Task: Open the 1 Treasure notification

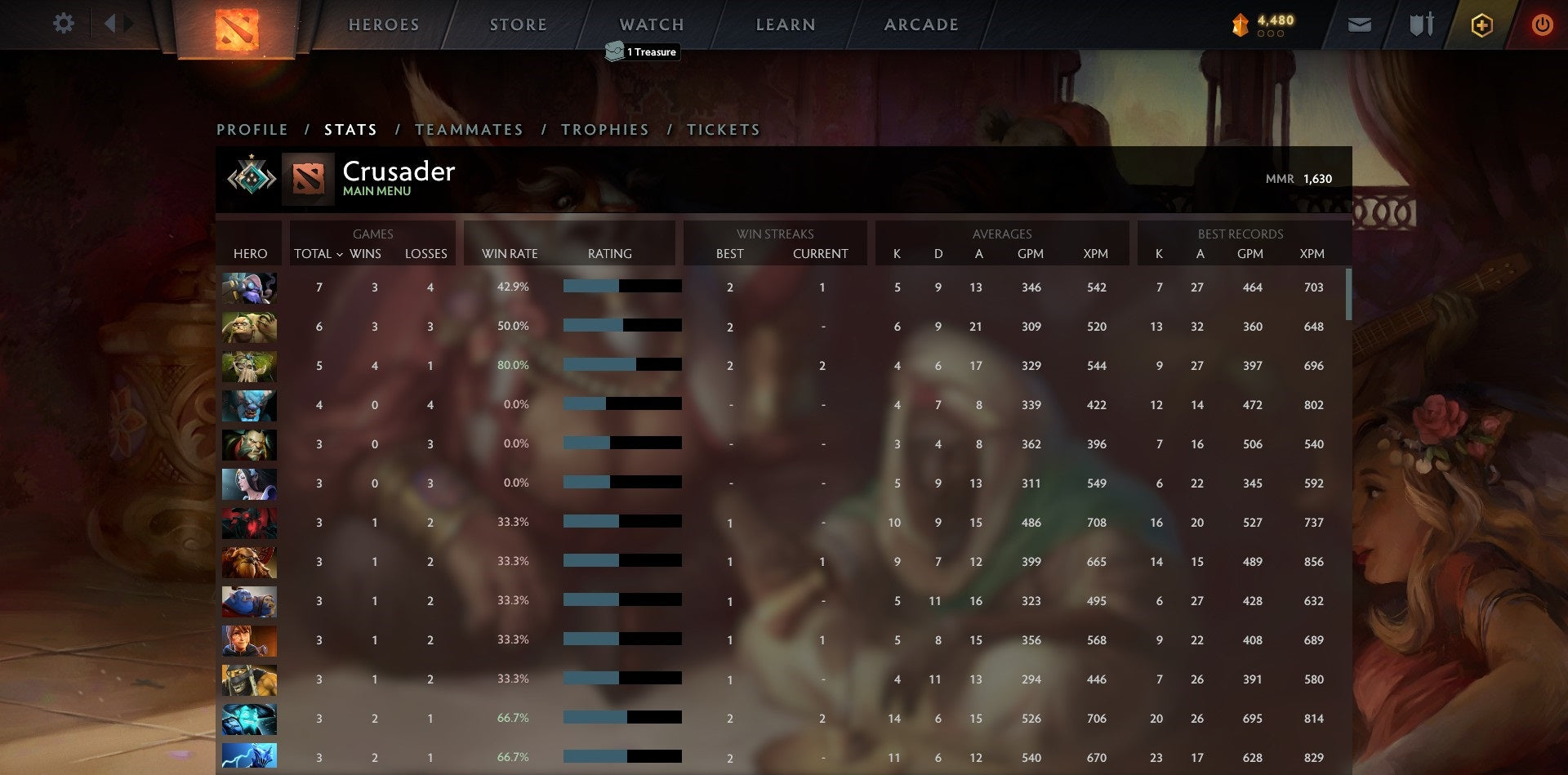Action: click(642, 51)
